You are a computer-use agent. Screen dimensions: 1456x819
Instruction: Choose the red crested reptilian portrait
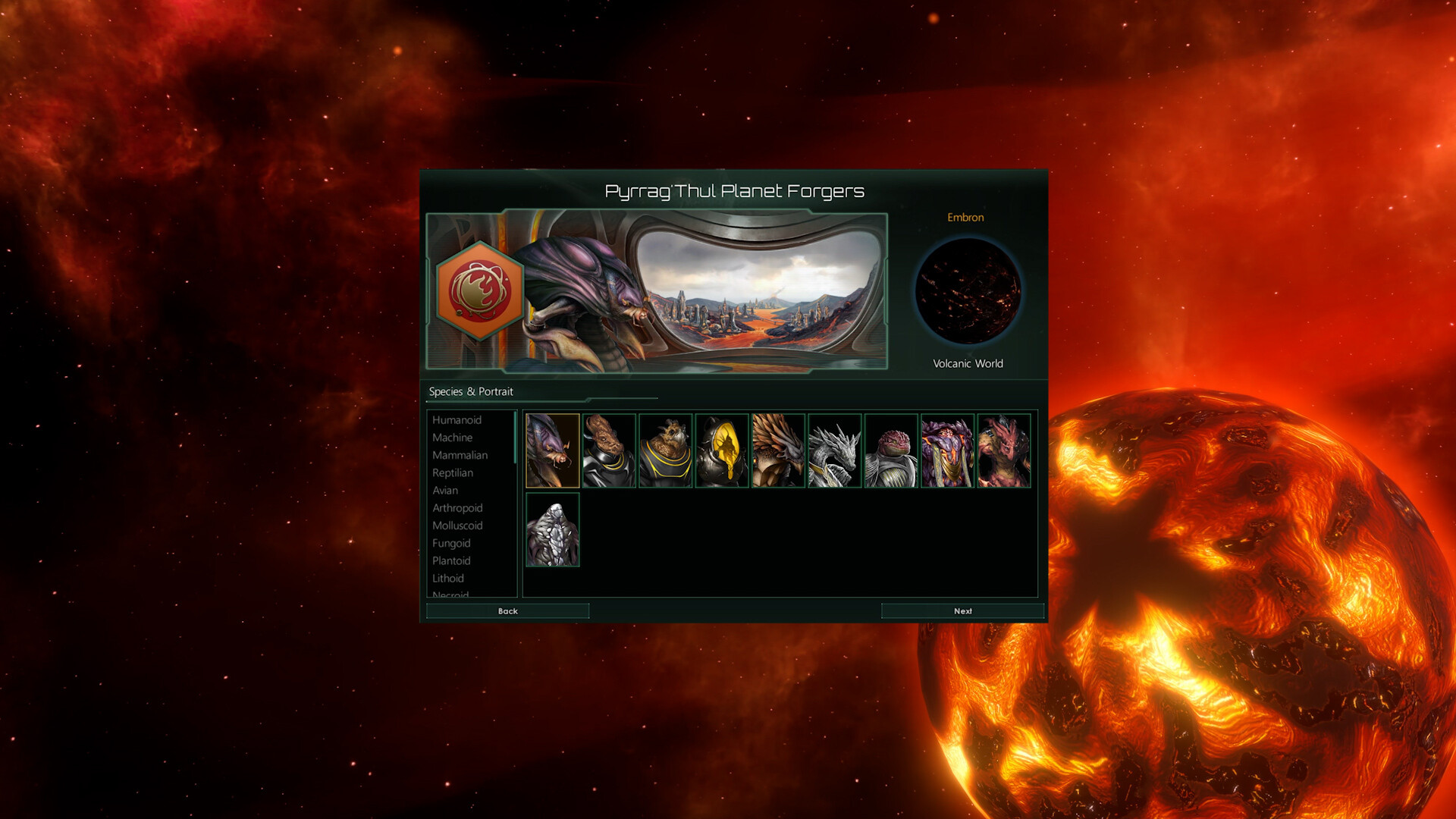point(1005,450)
